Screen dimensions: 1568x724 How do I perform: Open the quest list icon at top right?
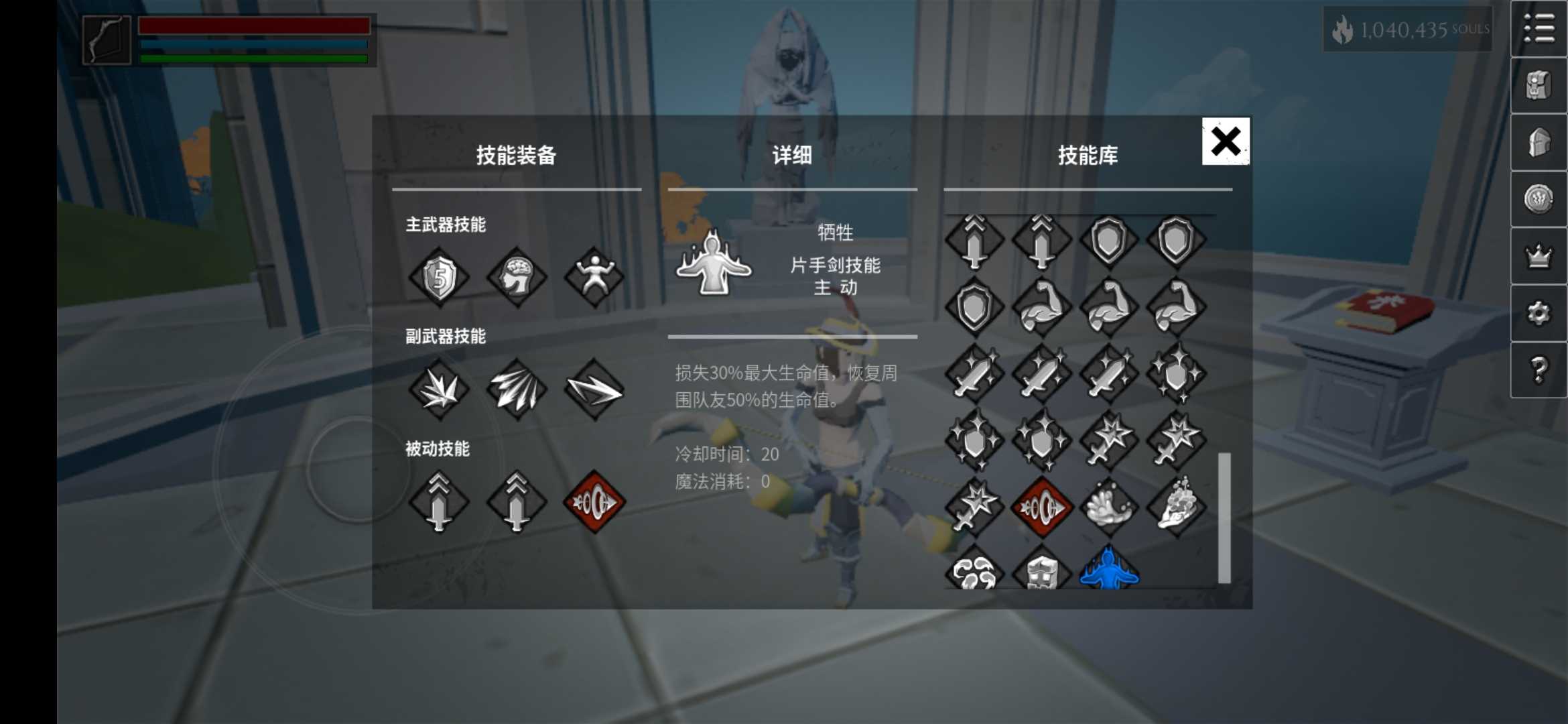(1539, 28)
